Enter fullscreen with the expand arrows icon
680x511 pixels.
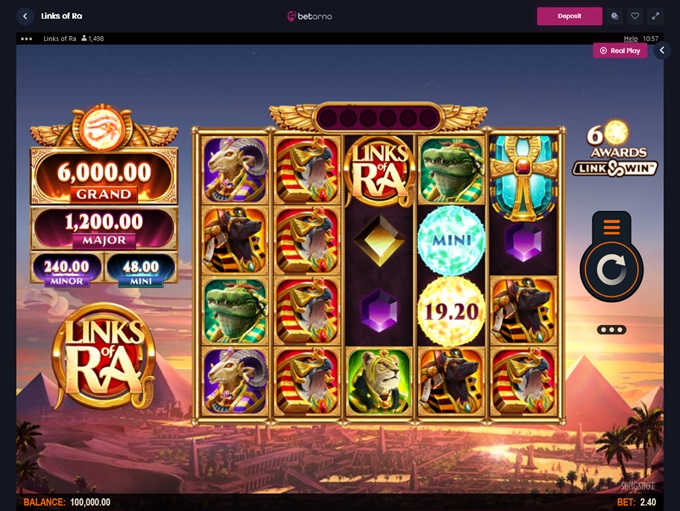(x=656, y=16)
